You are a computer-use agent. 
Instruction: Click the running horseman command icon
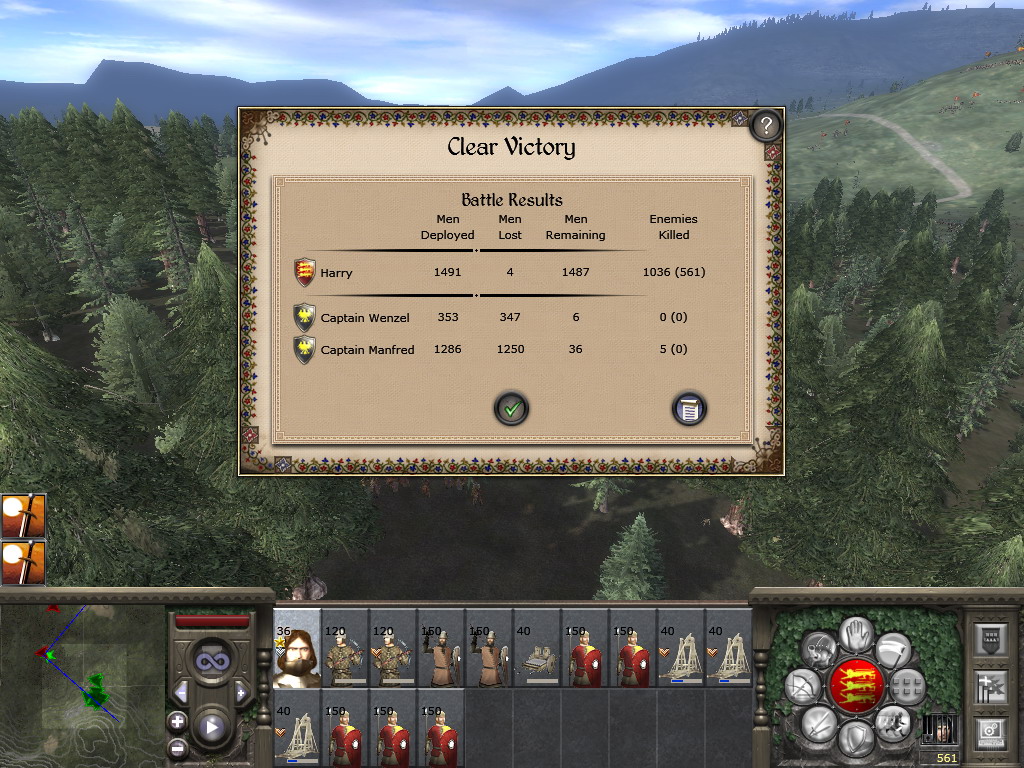point(893,721)
